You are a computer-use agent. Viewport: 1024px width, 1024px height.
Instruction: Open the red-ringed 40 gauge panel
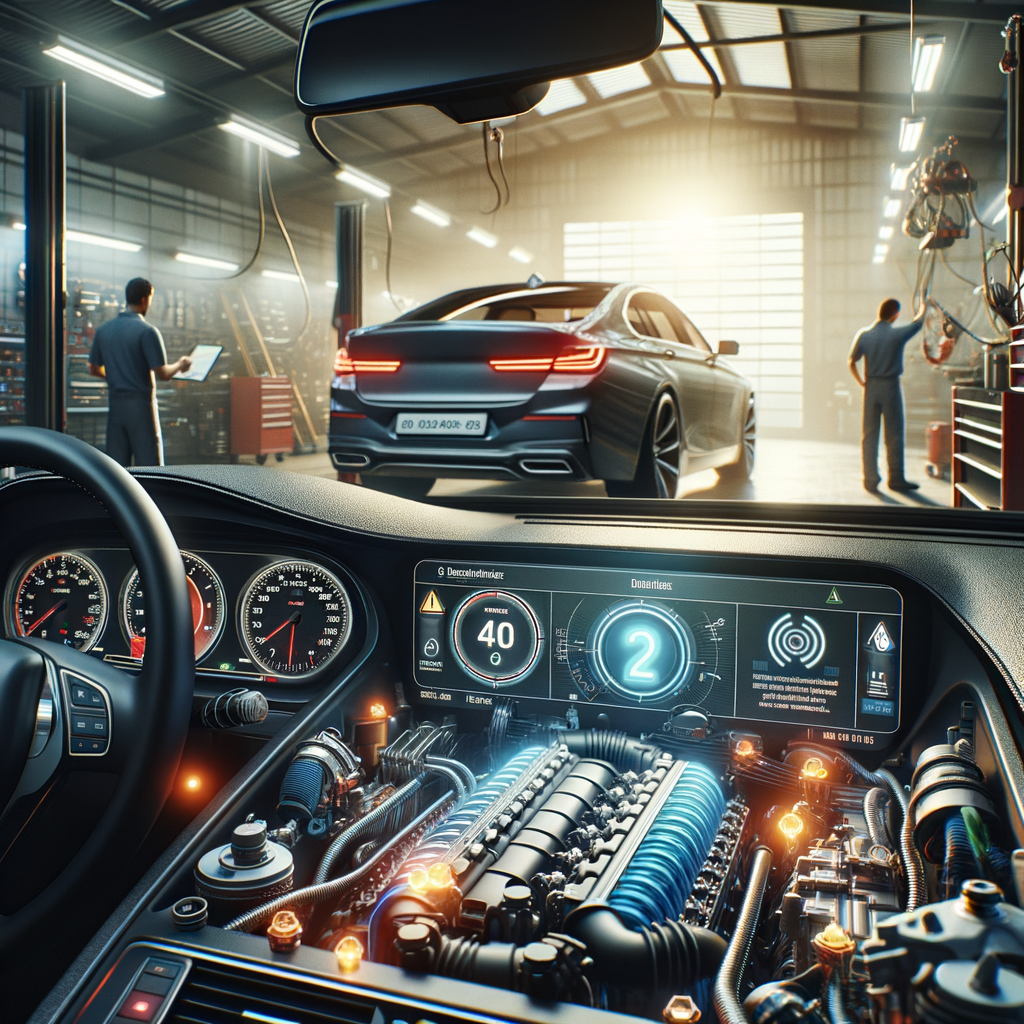pyautogui.click(x=496, y=637)
